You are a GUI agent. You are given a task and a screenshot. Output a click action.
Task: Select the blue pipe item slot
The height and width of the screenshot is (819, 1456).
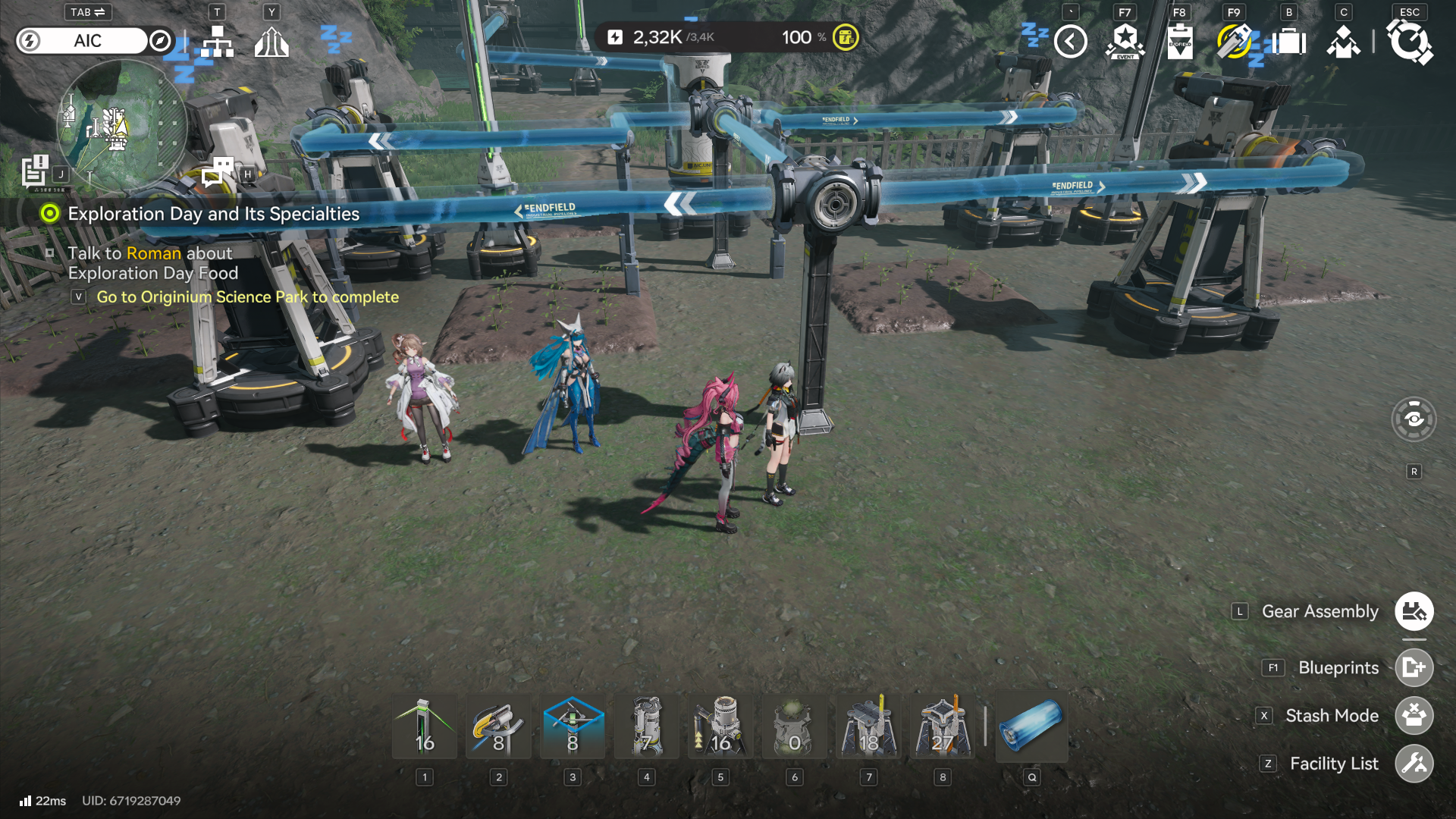[1031, 726]
